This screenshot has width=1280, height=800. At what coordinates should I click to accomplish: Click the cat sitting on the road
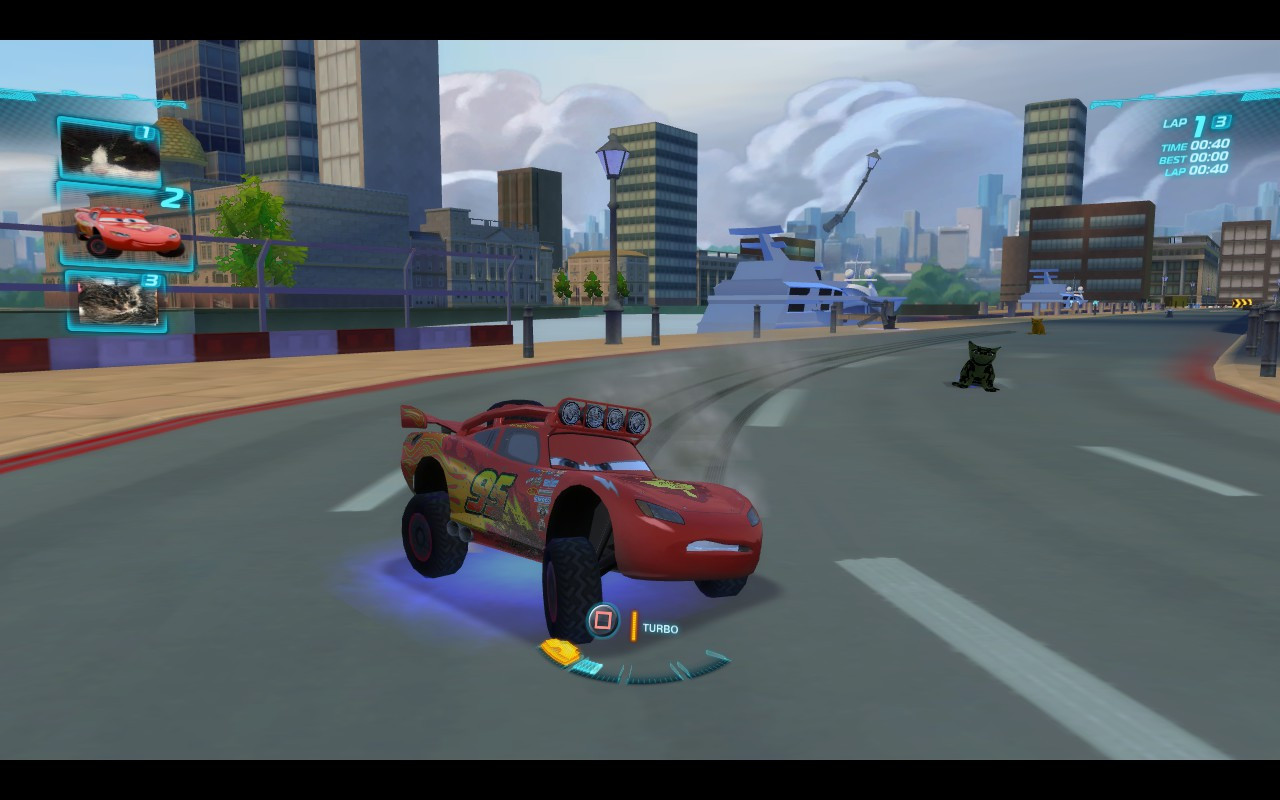coord(978,368)
